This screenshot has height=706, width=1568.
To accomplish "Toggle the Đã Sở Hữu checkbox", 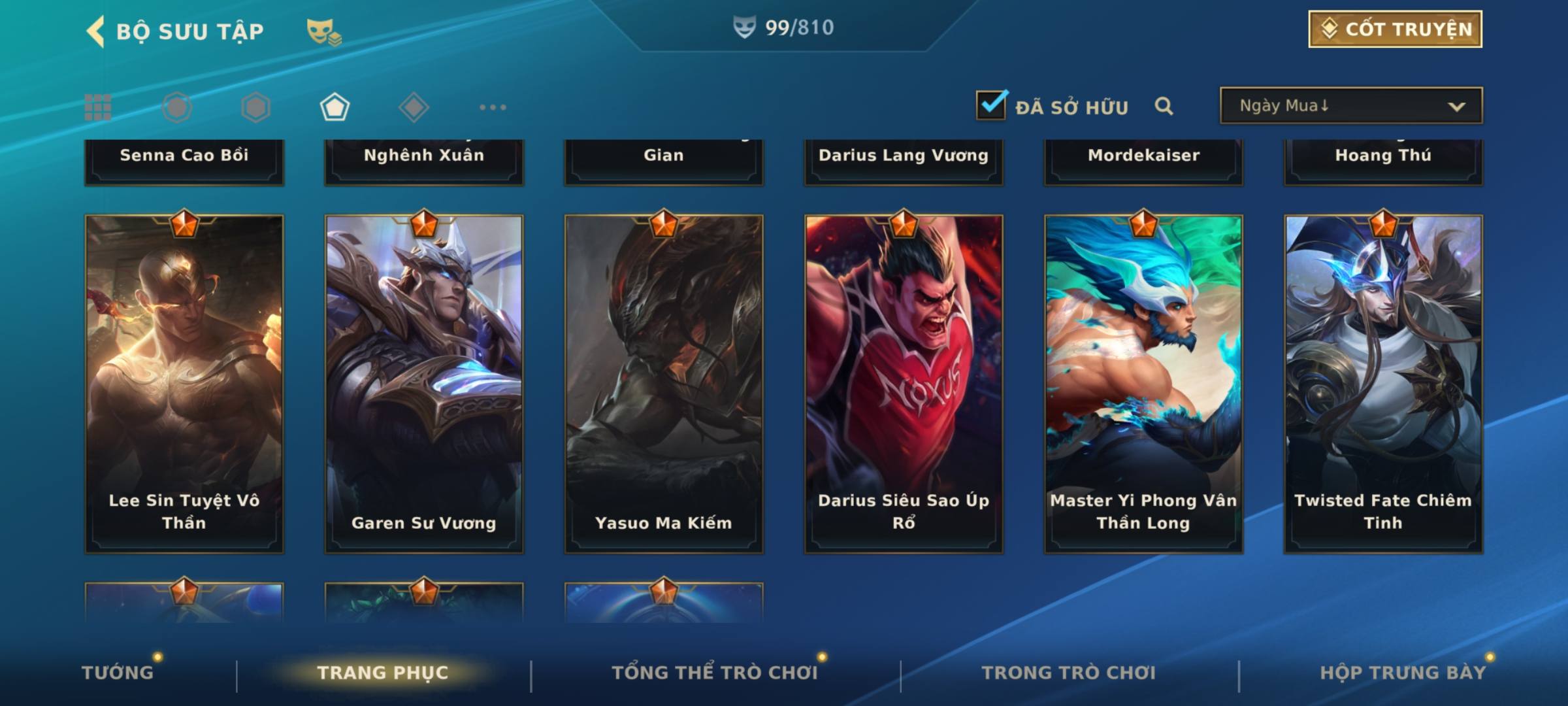I will pyautogui.click(x=991, y=105).
